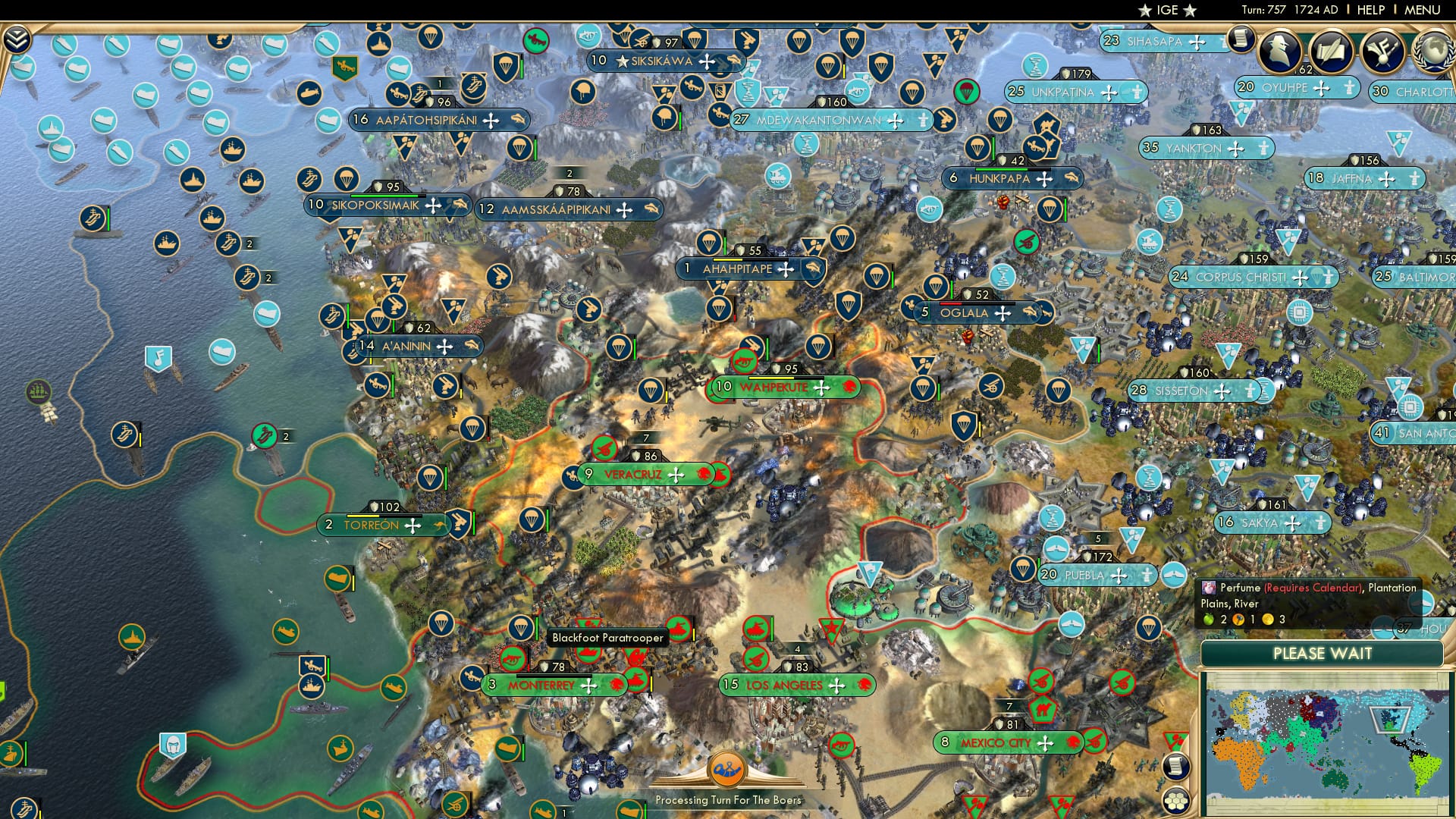Toggle the capital star beside Siksikawa's name

point(622,61)
